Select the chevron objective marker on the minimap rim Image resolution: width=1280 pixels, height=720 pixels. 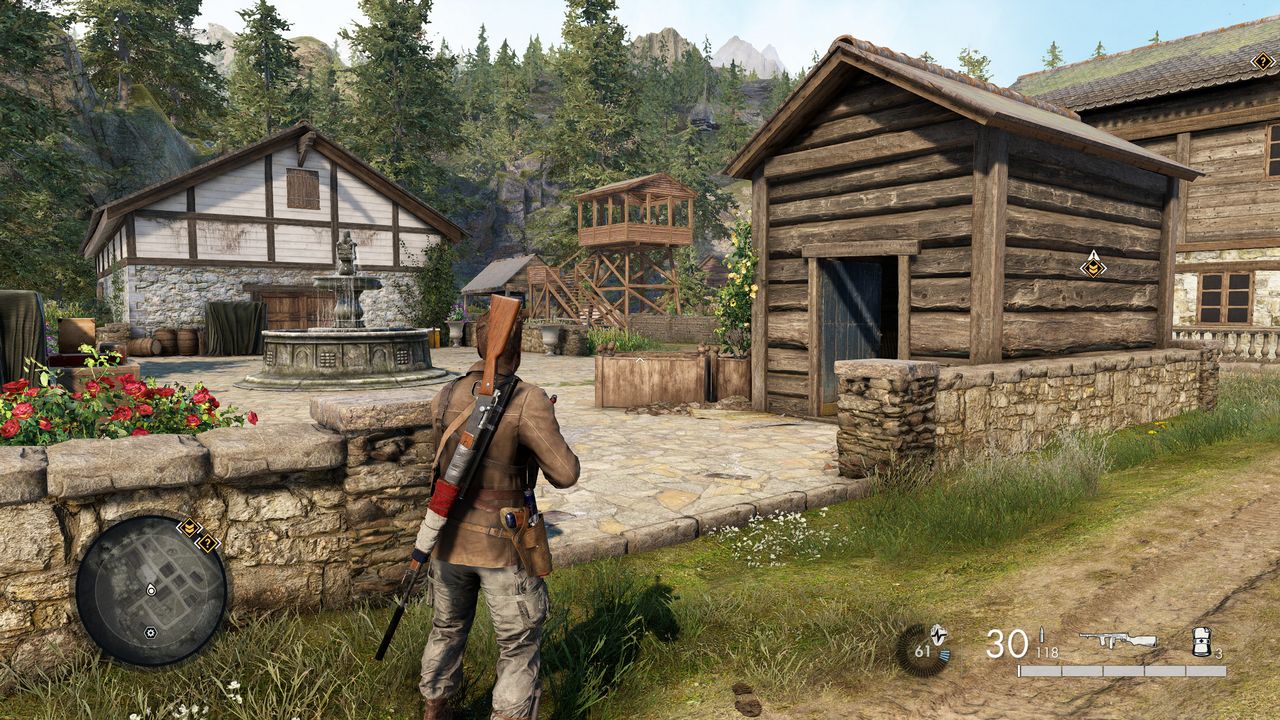[x=188, y=526]
